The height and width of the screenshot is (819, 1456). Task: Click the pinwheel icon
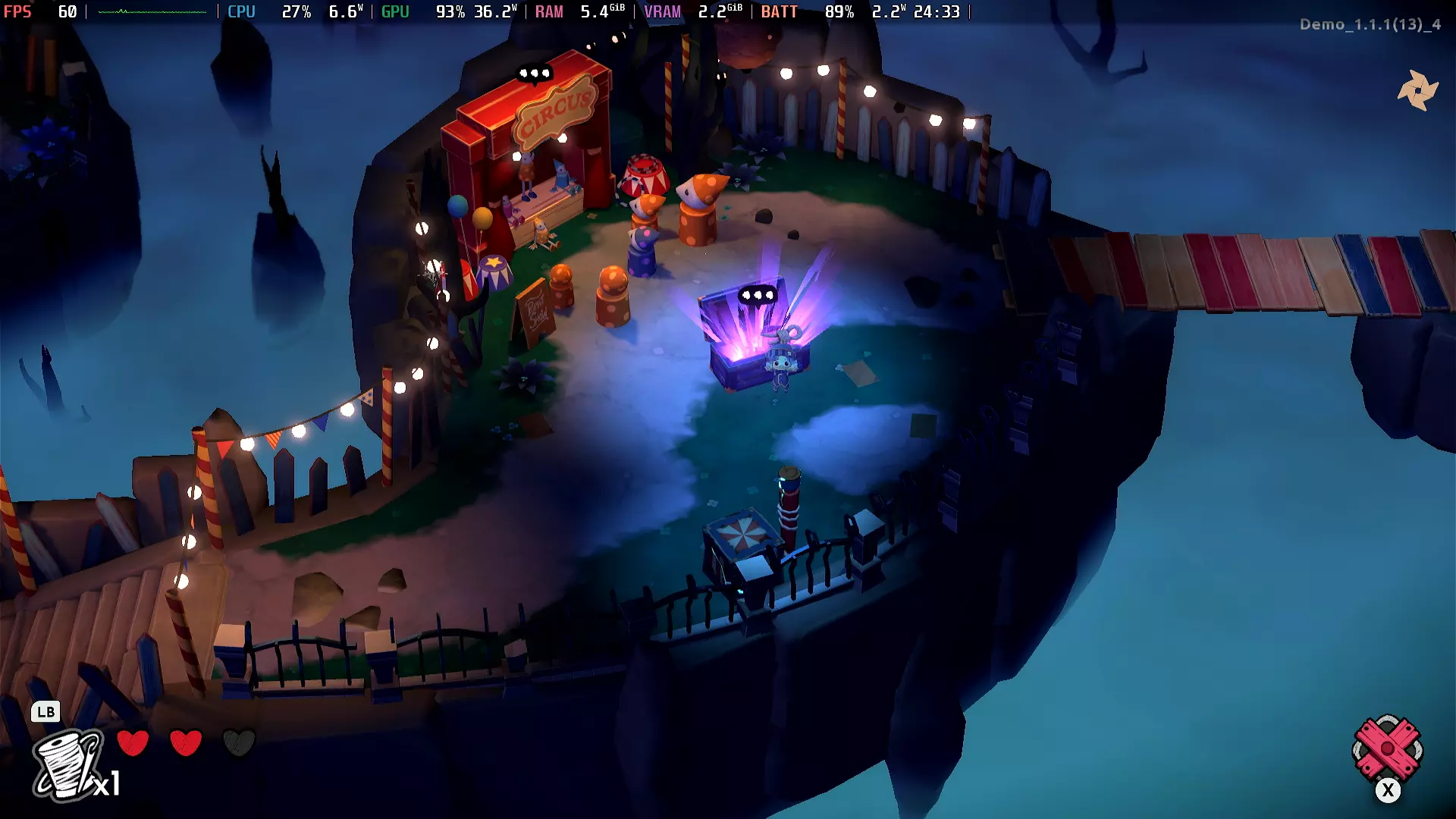pyautogui.click(x=1417, y=90)
